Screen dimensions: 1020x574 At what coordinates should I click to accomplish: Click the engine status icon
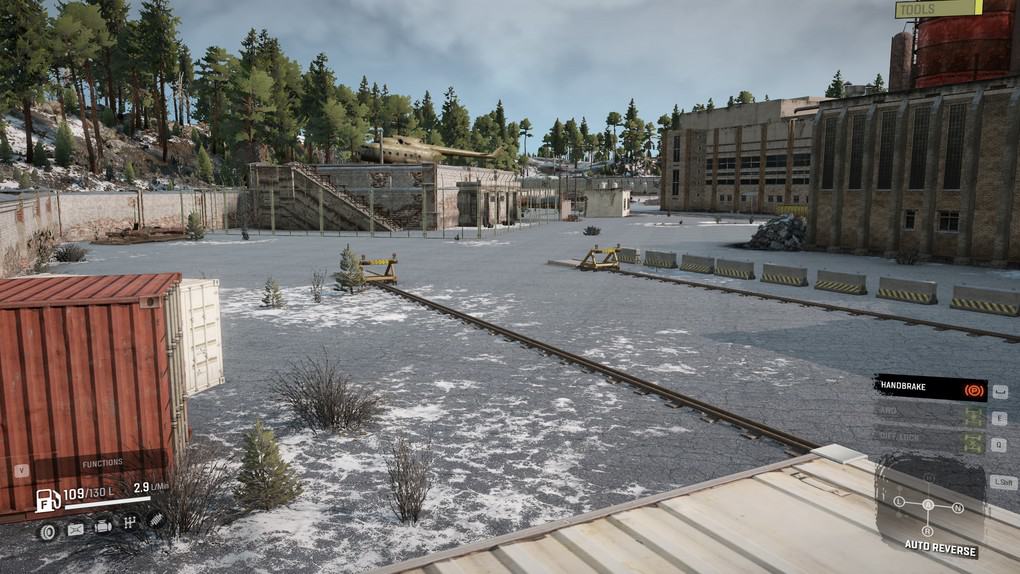coord(103,527)
